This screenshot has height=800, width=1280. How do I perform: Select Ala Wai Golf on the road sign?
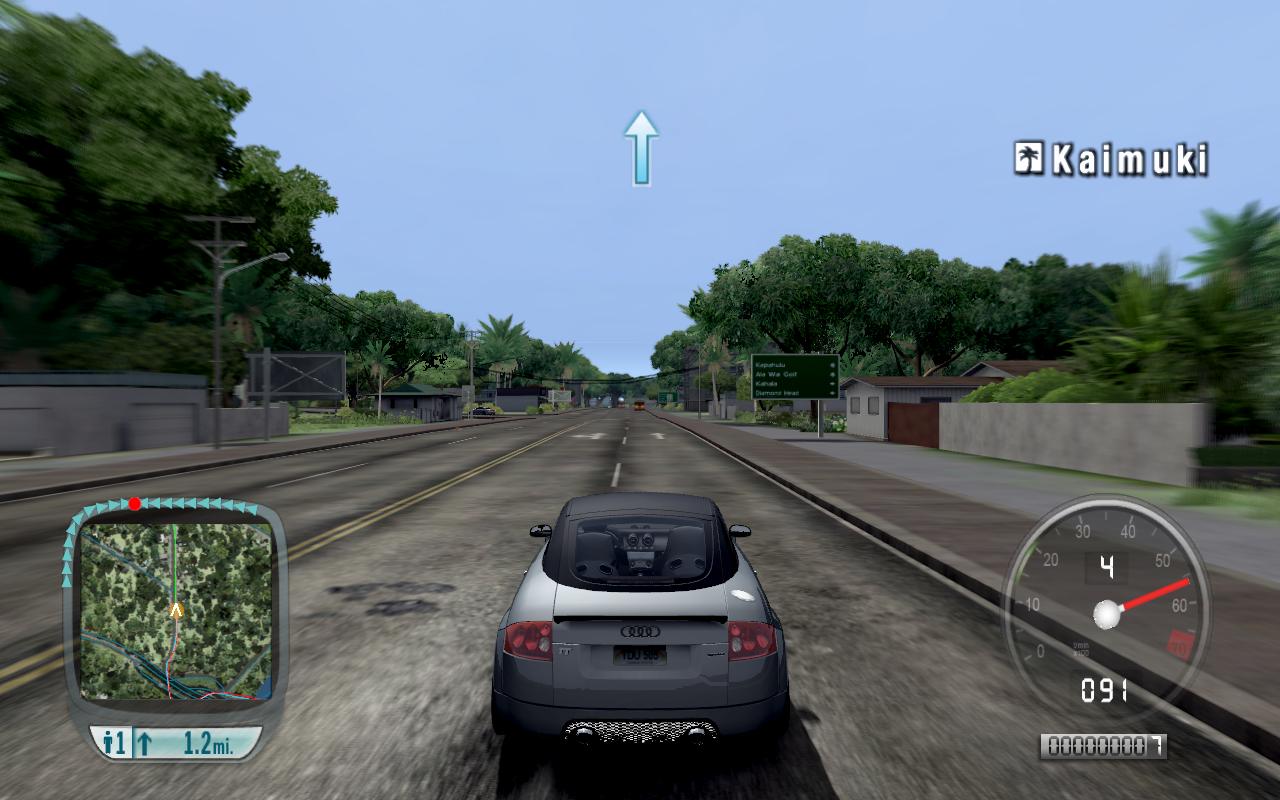tap(776, 375)
